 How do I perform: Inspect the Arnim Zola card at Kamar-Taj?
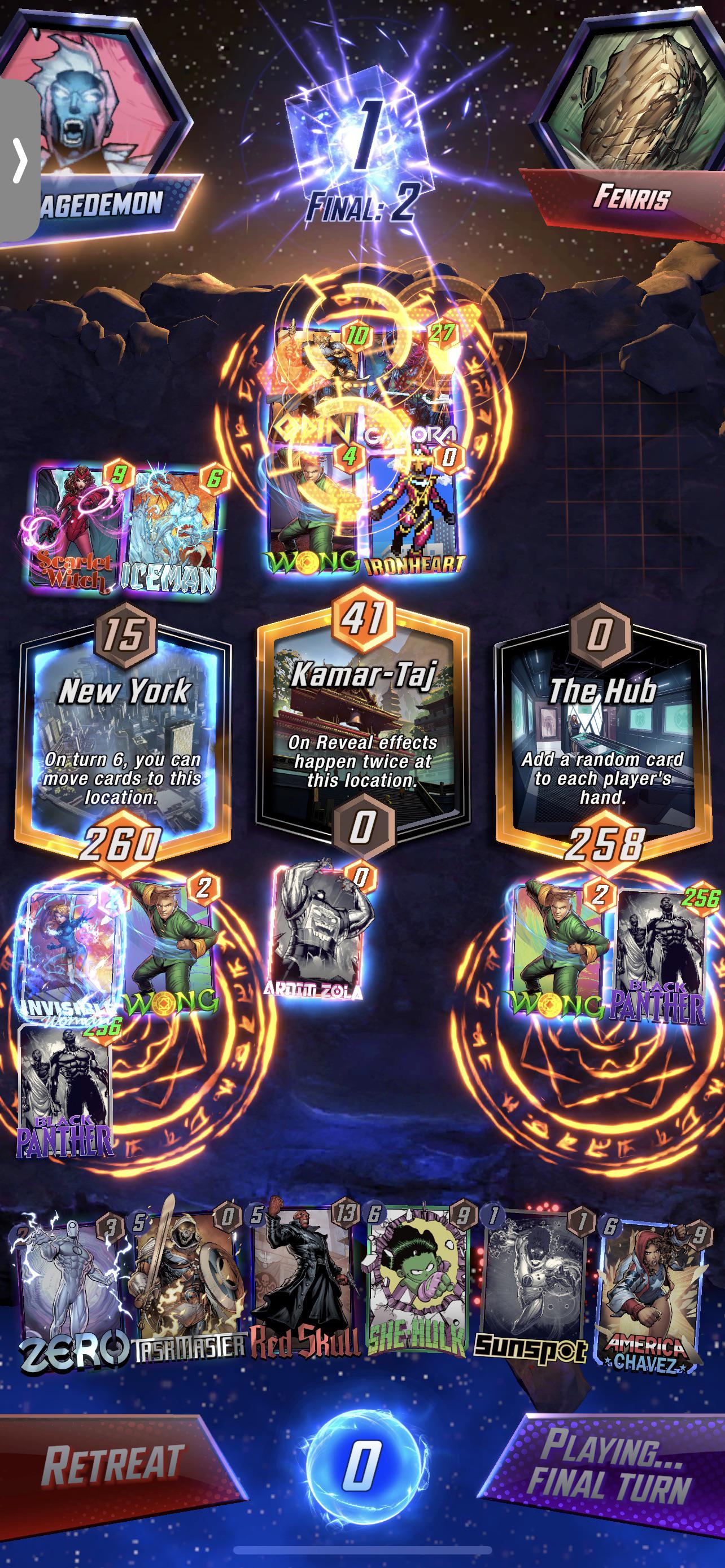coord(316,940)
